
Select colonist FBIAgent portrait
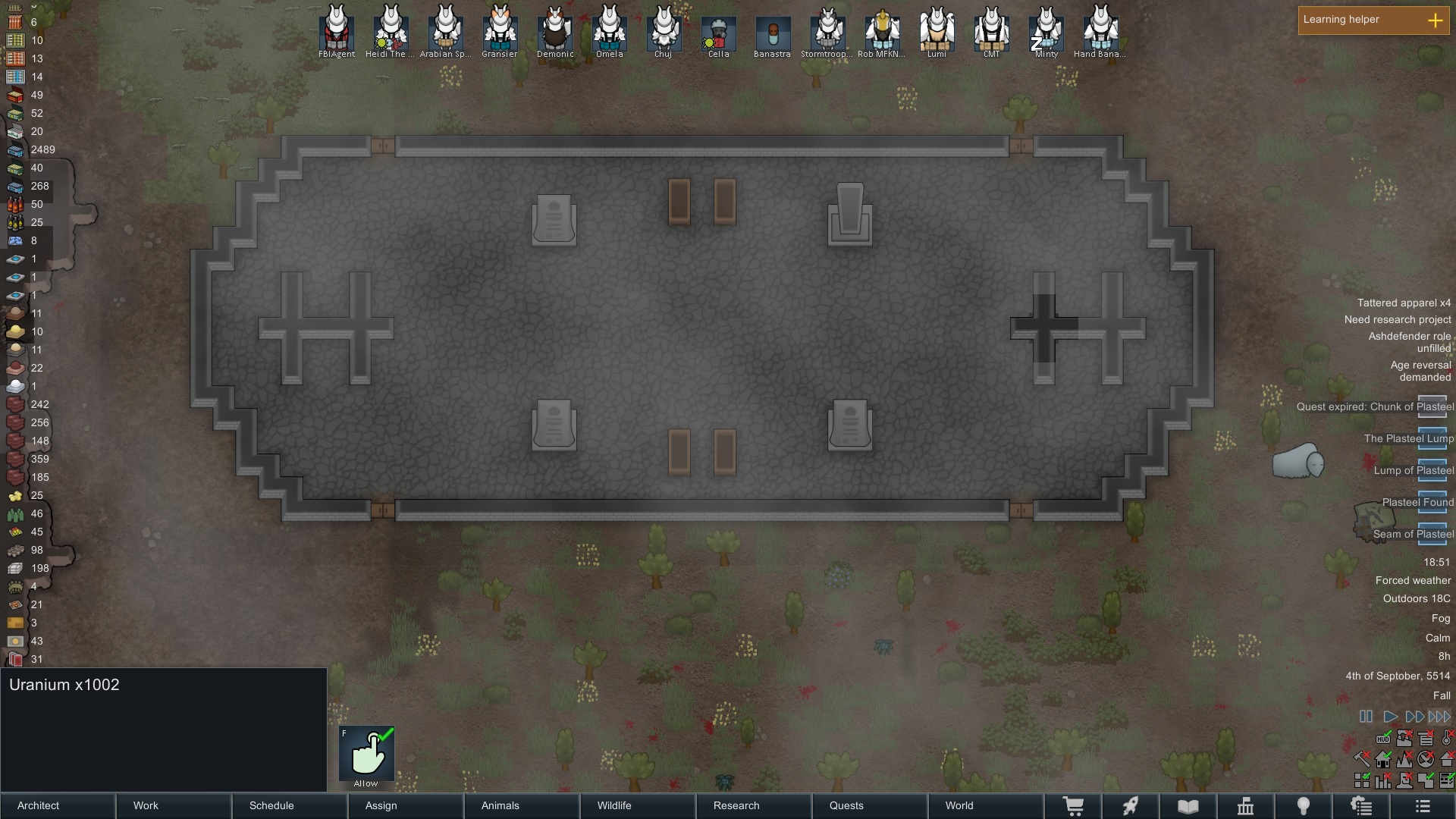337,31
